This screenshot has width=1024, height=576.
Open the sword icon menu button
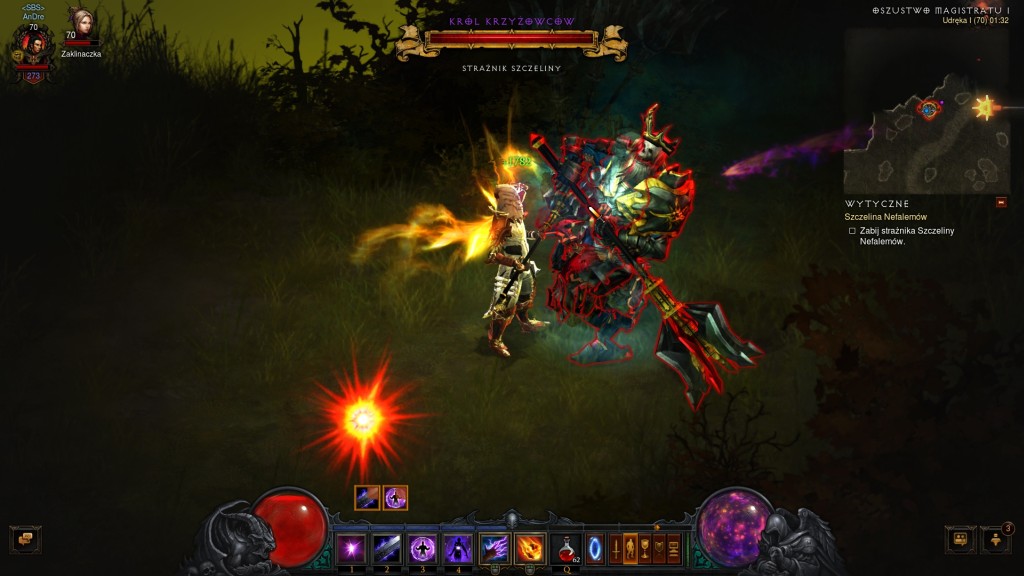pyautogui.click(x=616, y=549)
